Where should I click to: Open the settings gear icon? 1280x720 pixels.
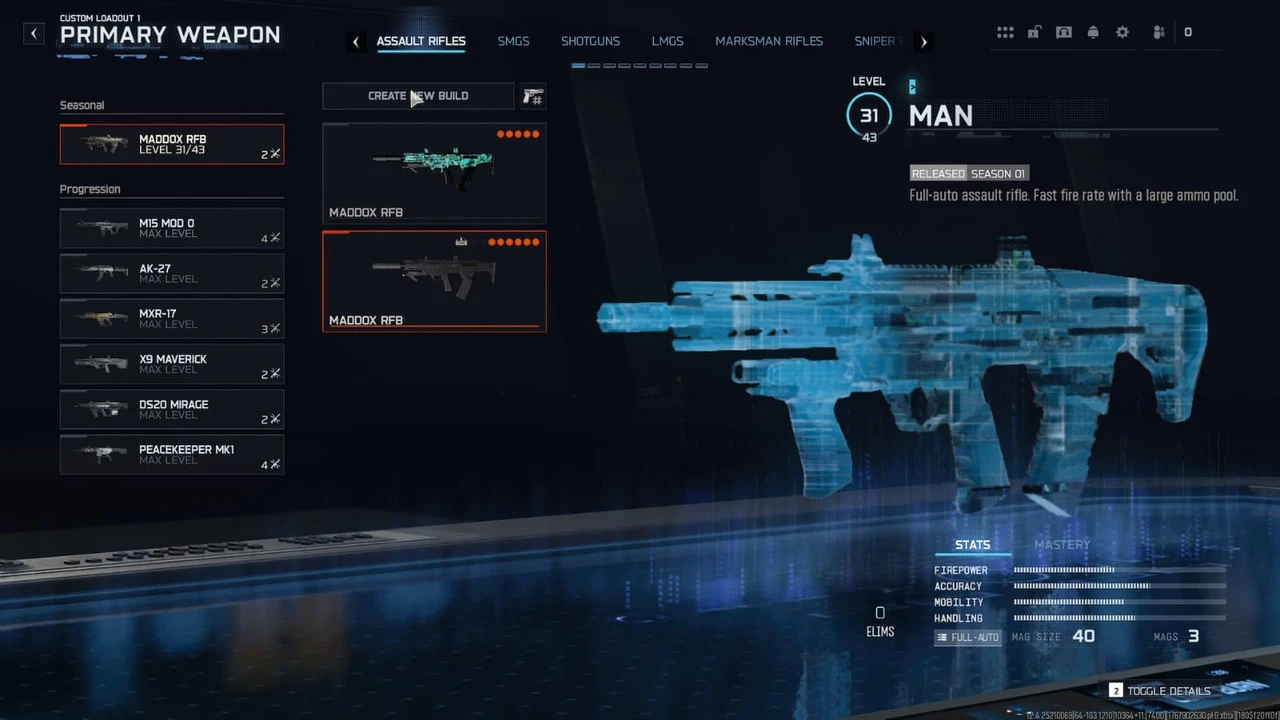(1122, 32)
